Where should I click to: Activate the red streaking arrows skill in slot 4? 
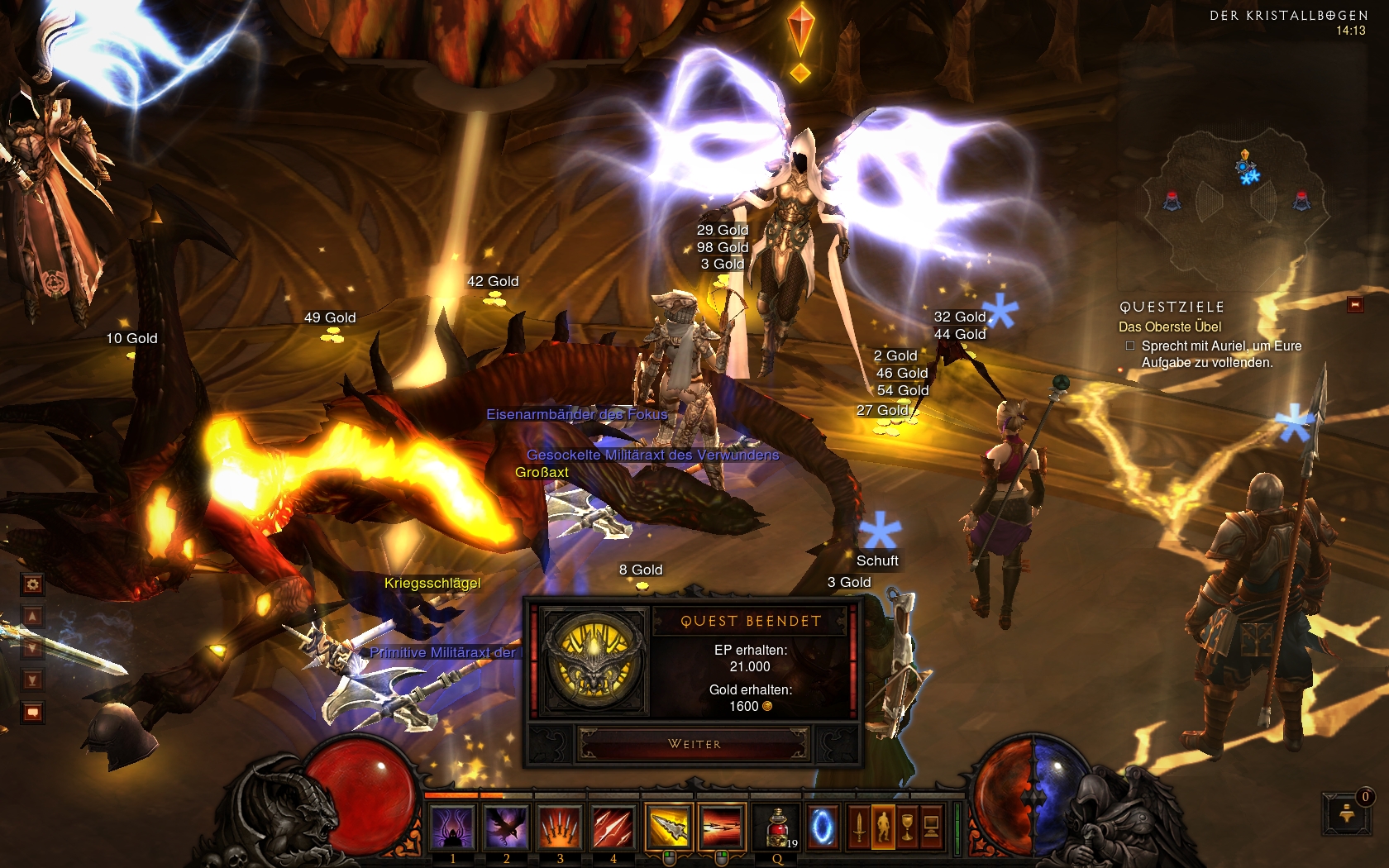613,827
